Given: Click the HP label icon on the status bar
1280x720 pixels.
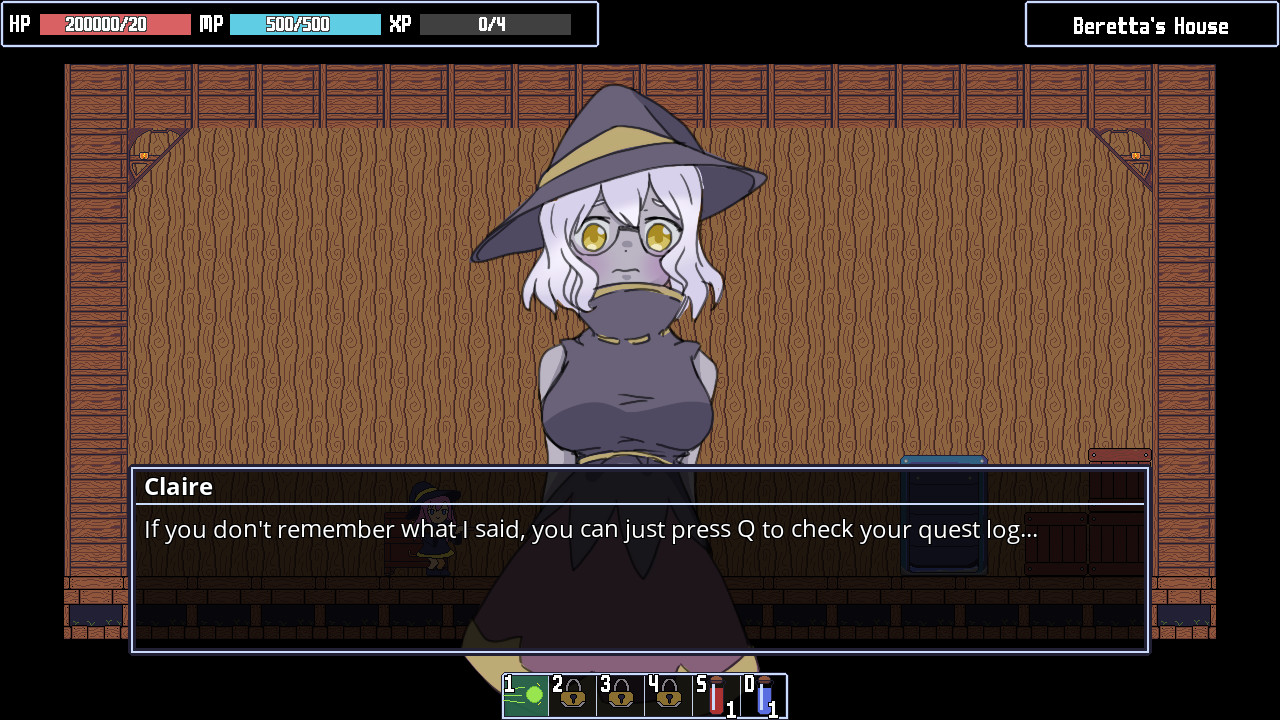Looking at the screenshot, I should [18, 24].
